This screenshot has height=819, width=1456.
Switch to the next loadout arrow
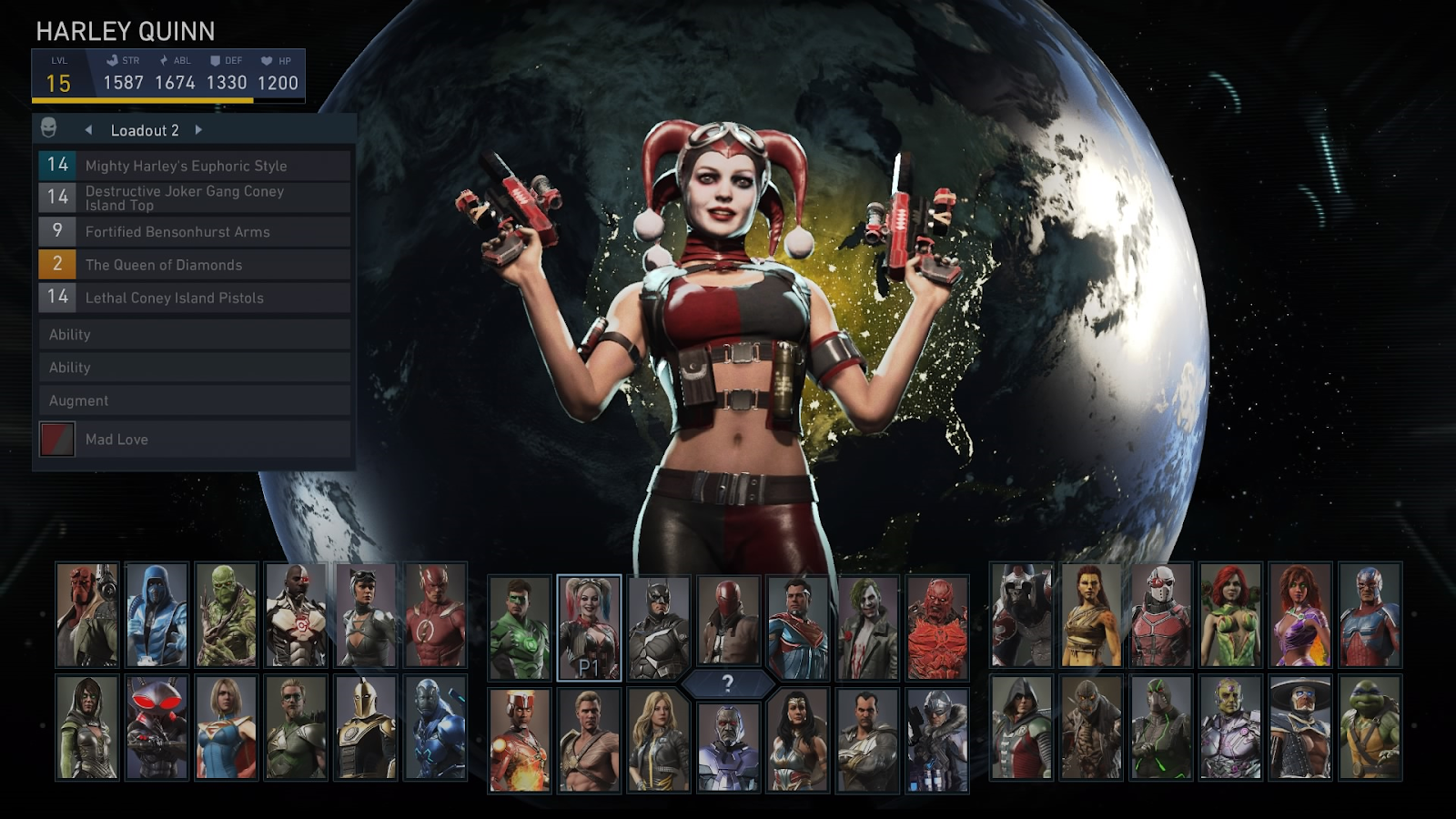point(198,130)
